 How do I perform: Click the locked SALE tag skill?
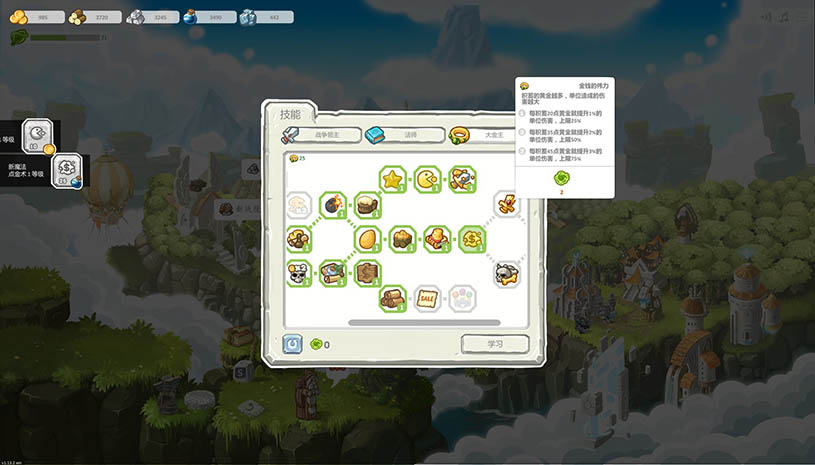click(428, 298)
